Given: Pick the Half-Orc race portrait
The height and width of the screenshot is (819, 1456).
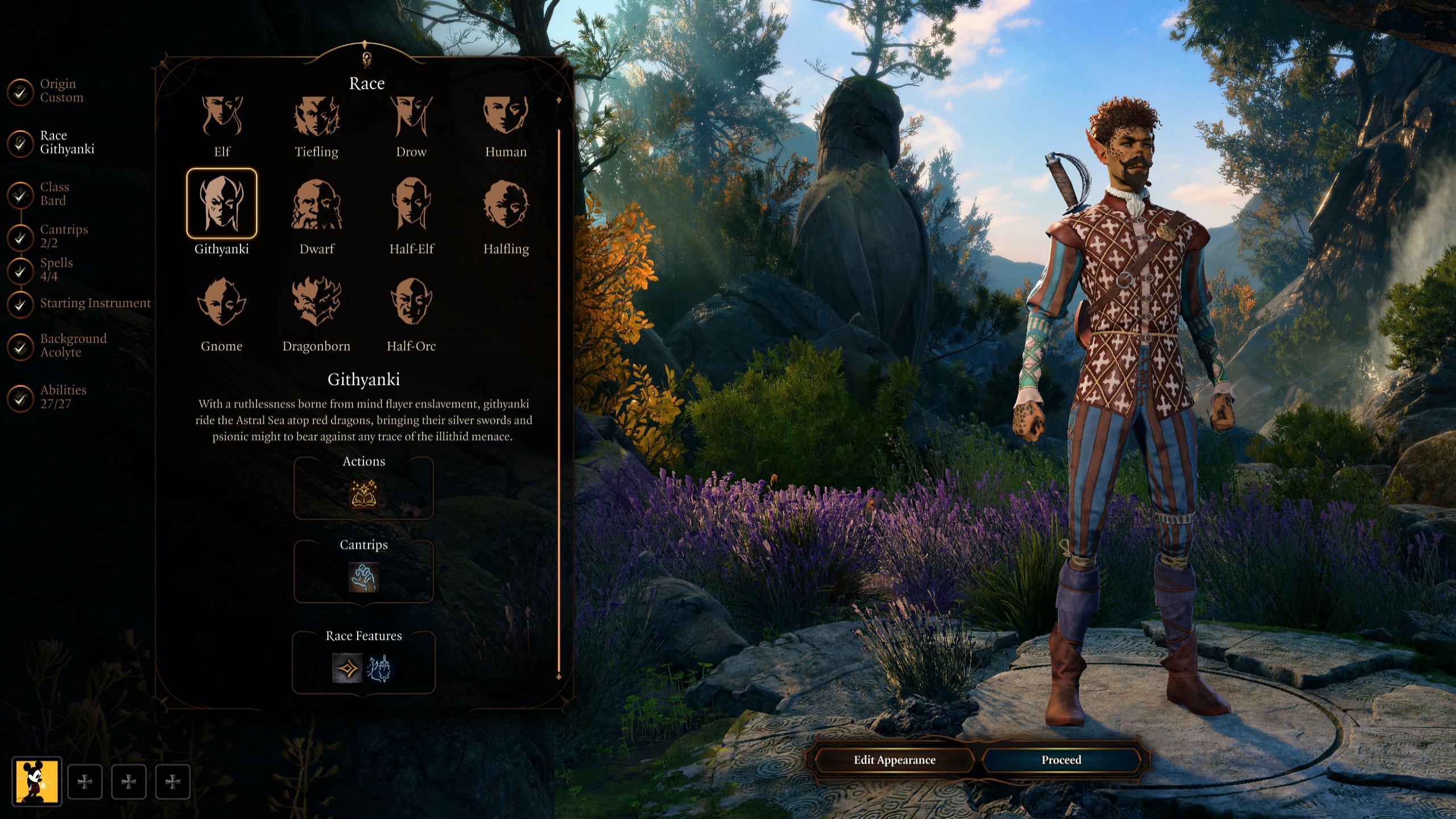Looking at the screenshot, I should [x=411, y=302].
